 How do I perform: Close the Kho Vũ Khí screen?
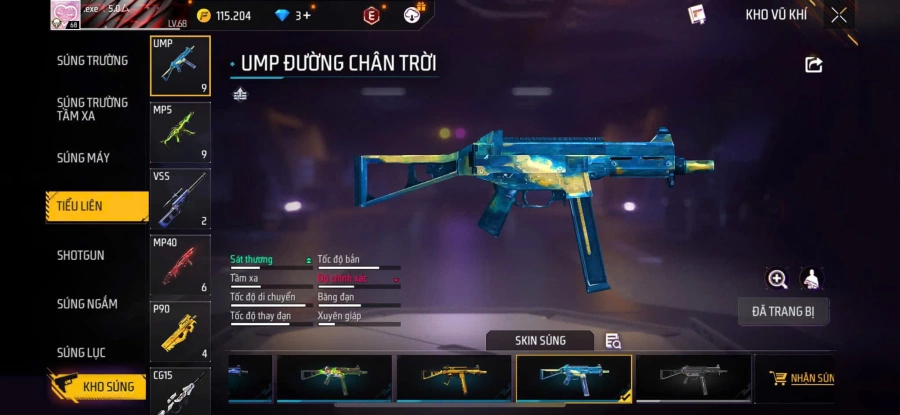839,15
